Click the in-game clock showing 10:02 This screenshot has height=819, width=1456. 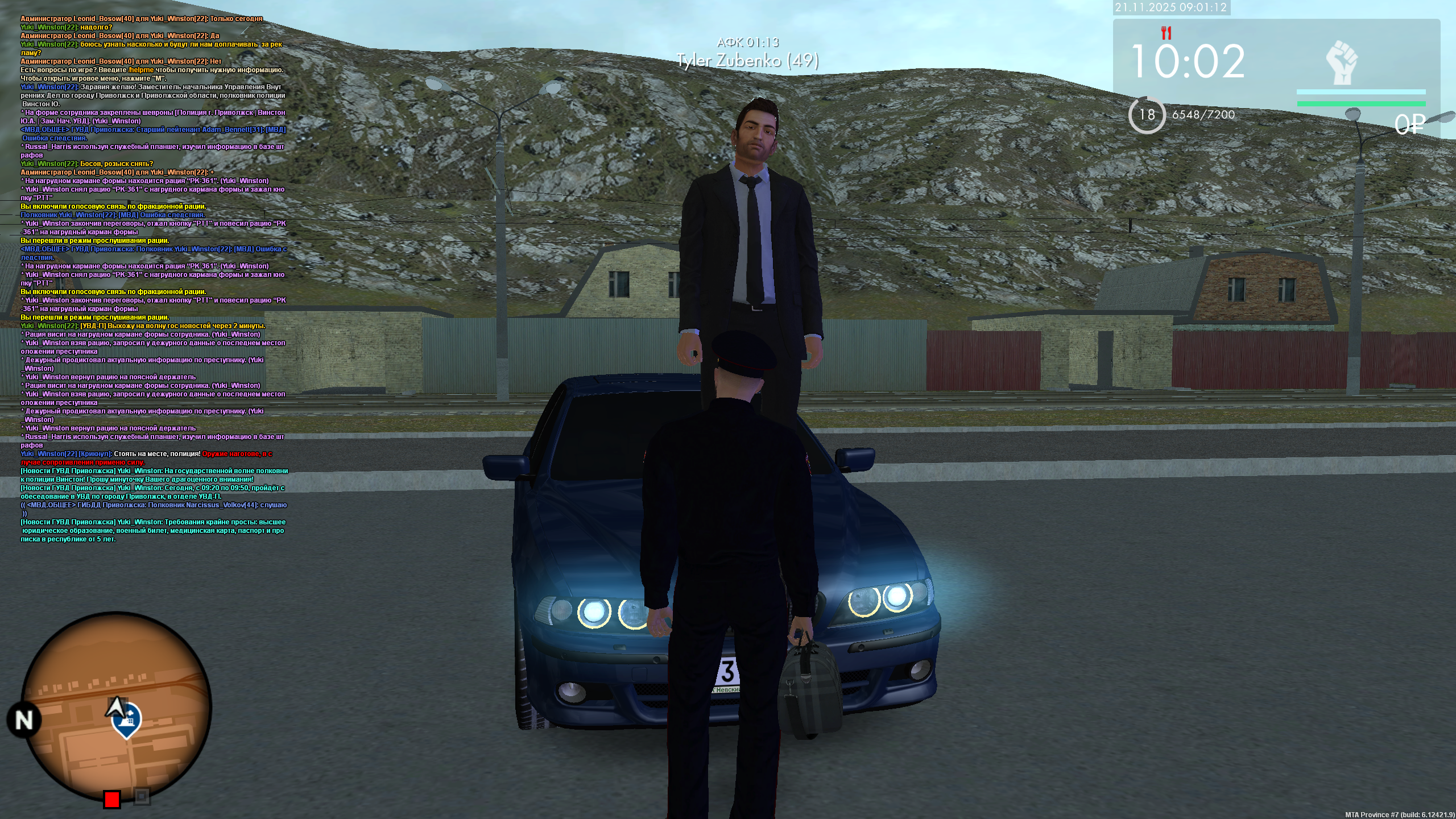[x=1189, y=59]
